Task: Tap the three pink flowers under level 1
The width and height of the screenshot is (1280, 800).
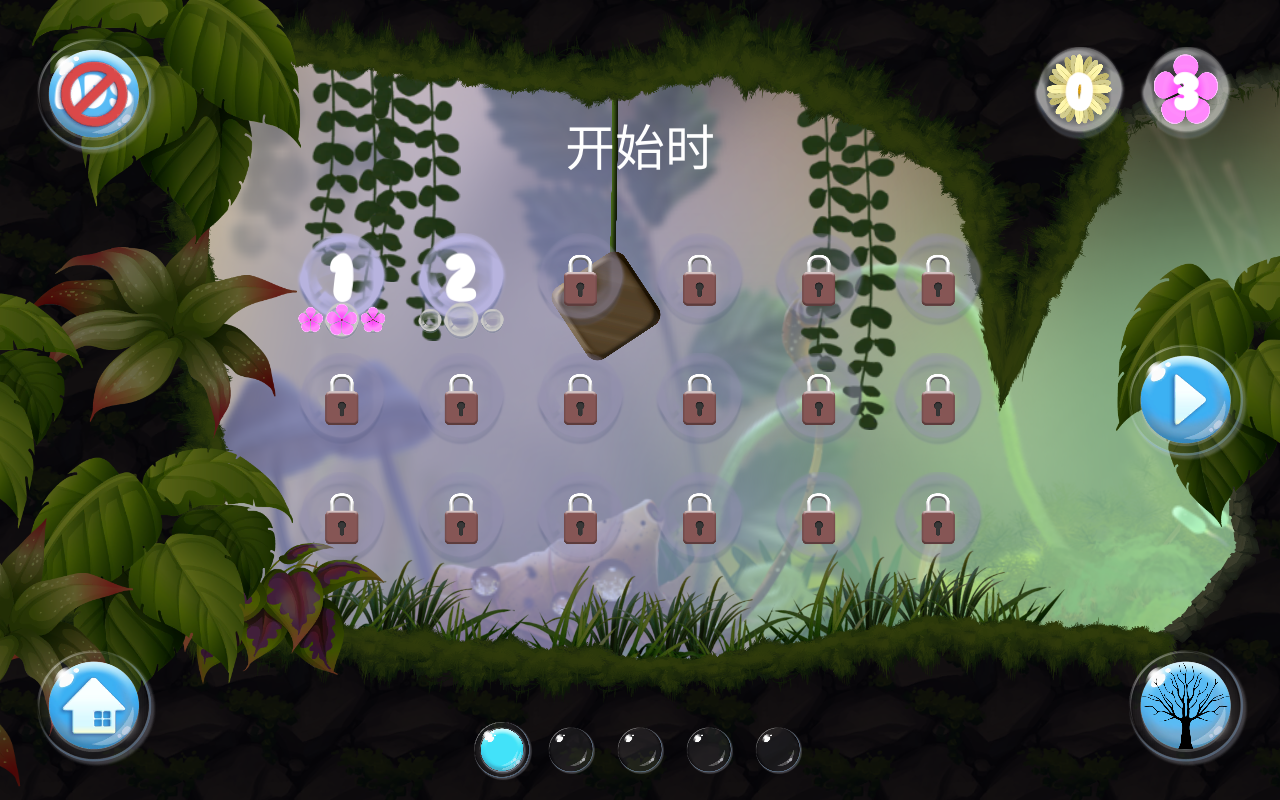Action: pos(340,318)
